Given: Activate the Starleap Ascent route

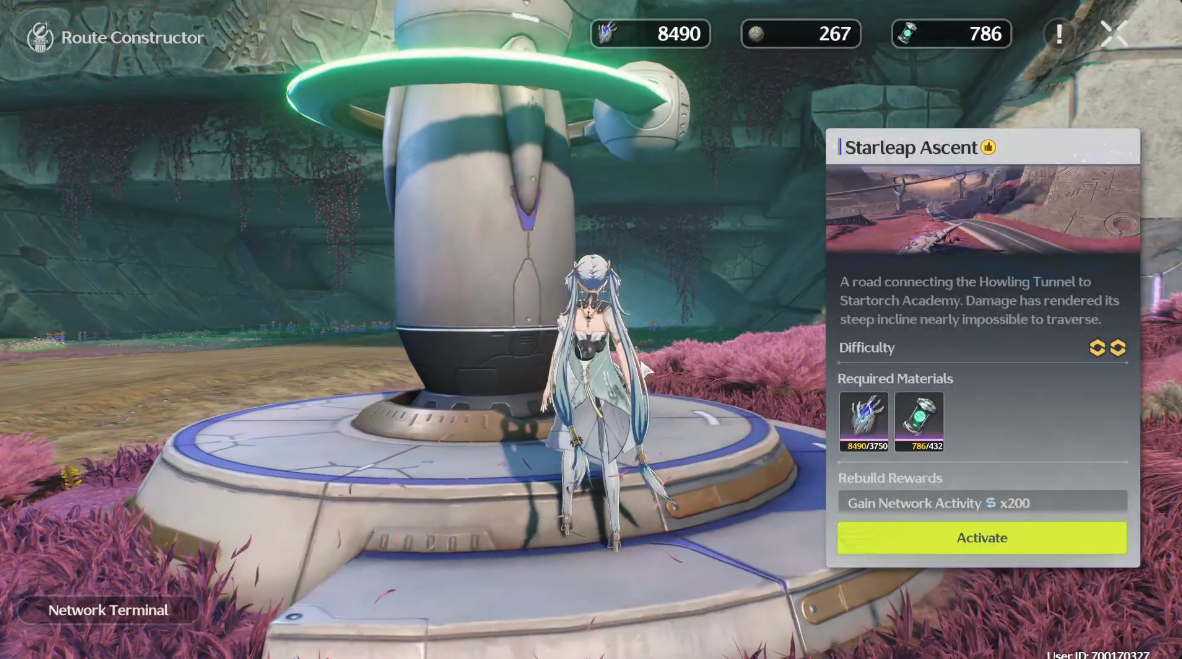Looking at the screenshot, I should click(x=981, y=538).
